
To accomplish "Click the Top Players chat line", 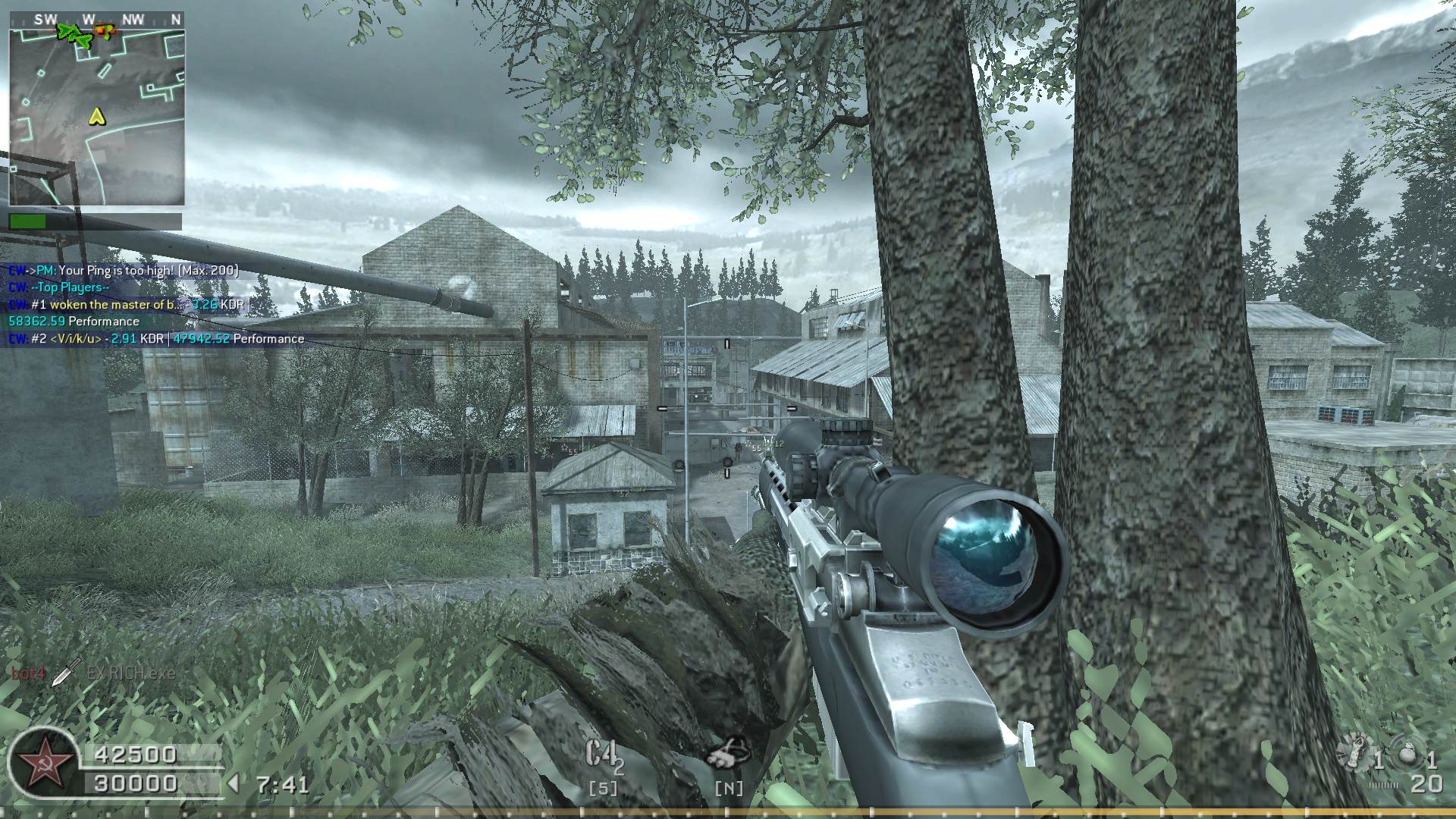I will pyautogui.click(x=59, y=287).
